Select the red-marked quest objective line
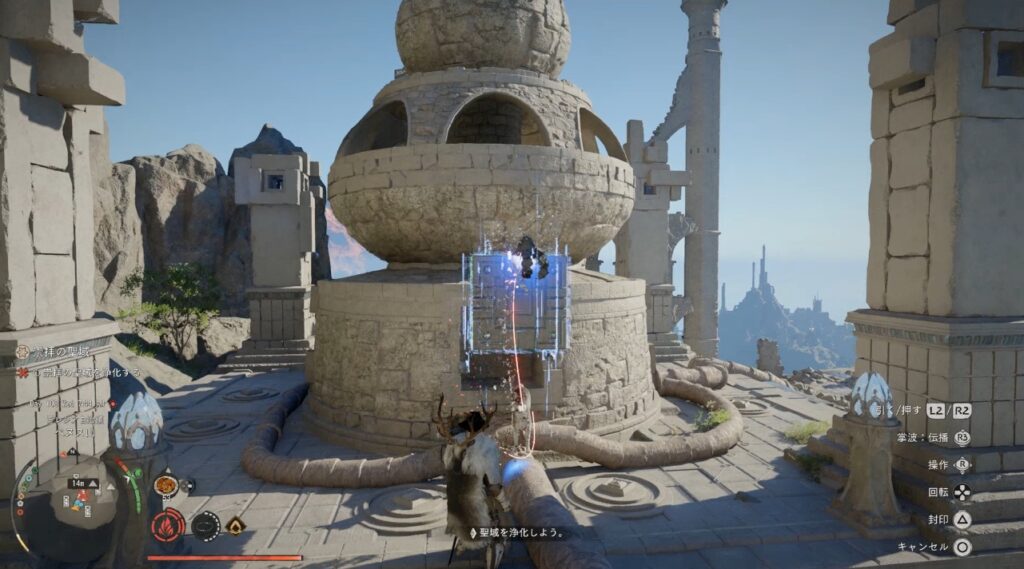The image size is (1024, 569). 78,372
